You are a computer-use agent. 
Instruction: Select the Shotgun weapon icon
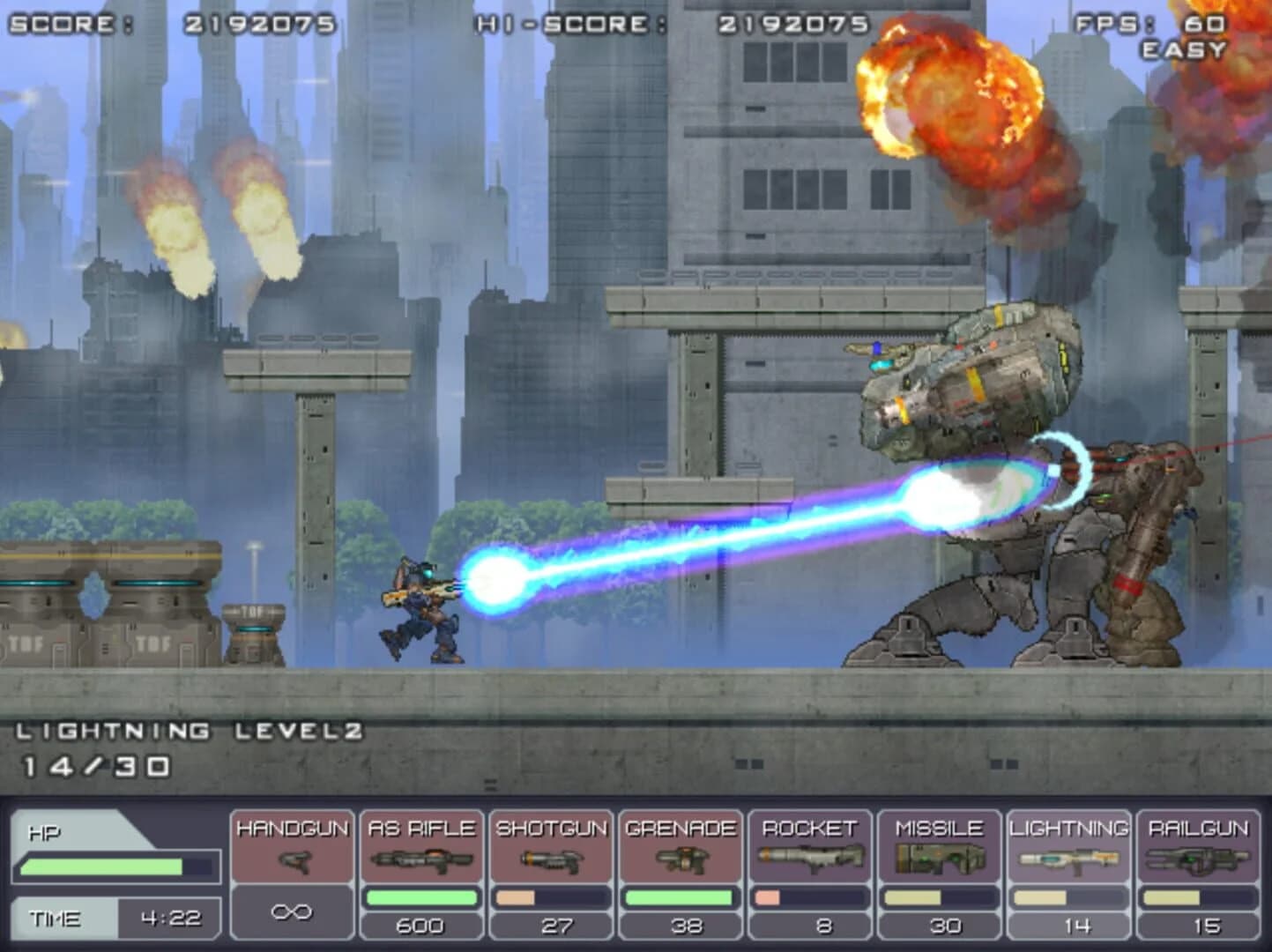[549, 859]
